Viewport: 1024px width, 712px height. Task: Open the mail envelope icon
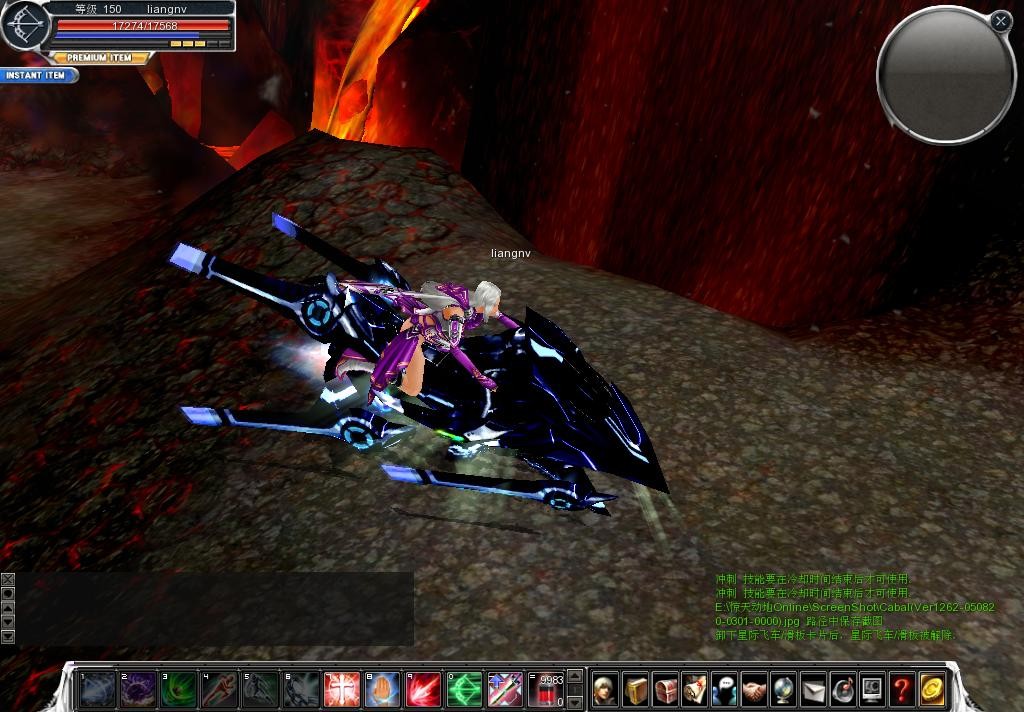813,689
